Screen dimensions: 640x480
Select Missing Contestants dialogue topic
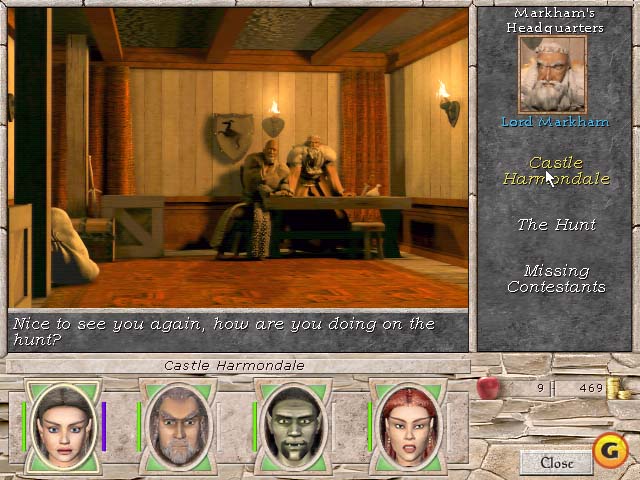(556, 279)
